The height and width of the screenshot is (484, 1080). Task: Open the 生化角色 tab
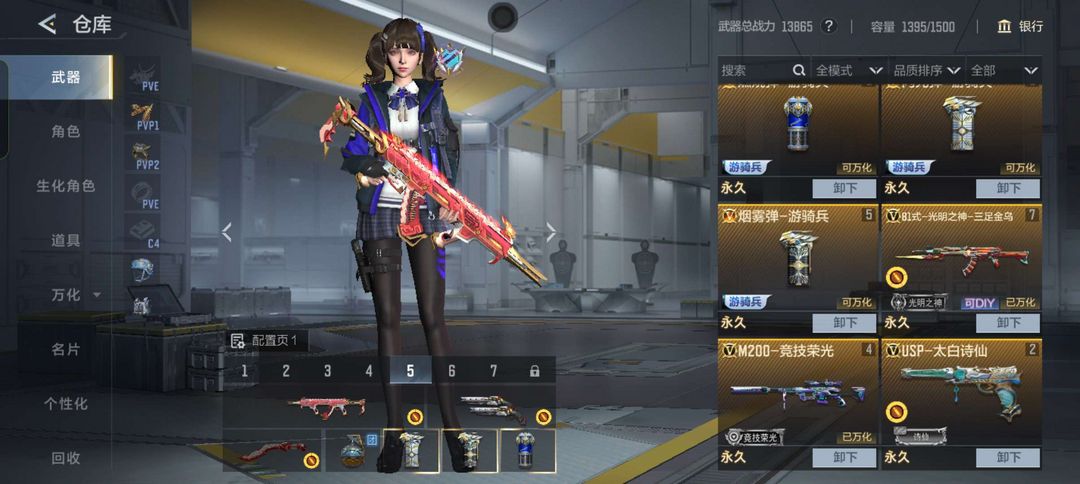[x=66, y=186]
